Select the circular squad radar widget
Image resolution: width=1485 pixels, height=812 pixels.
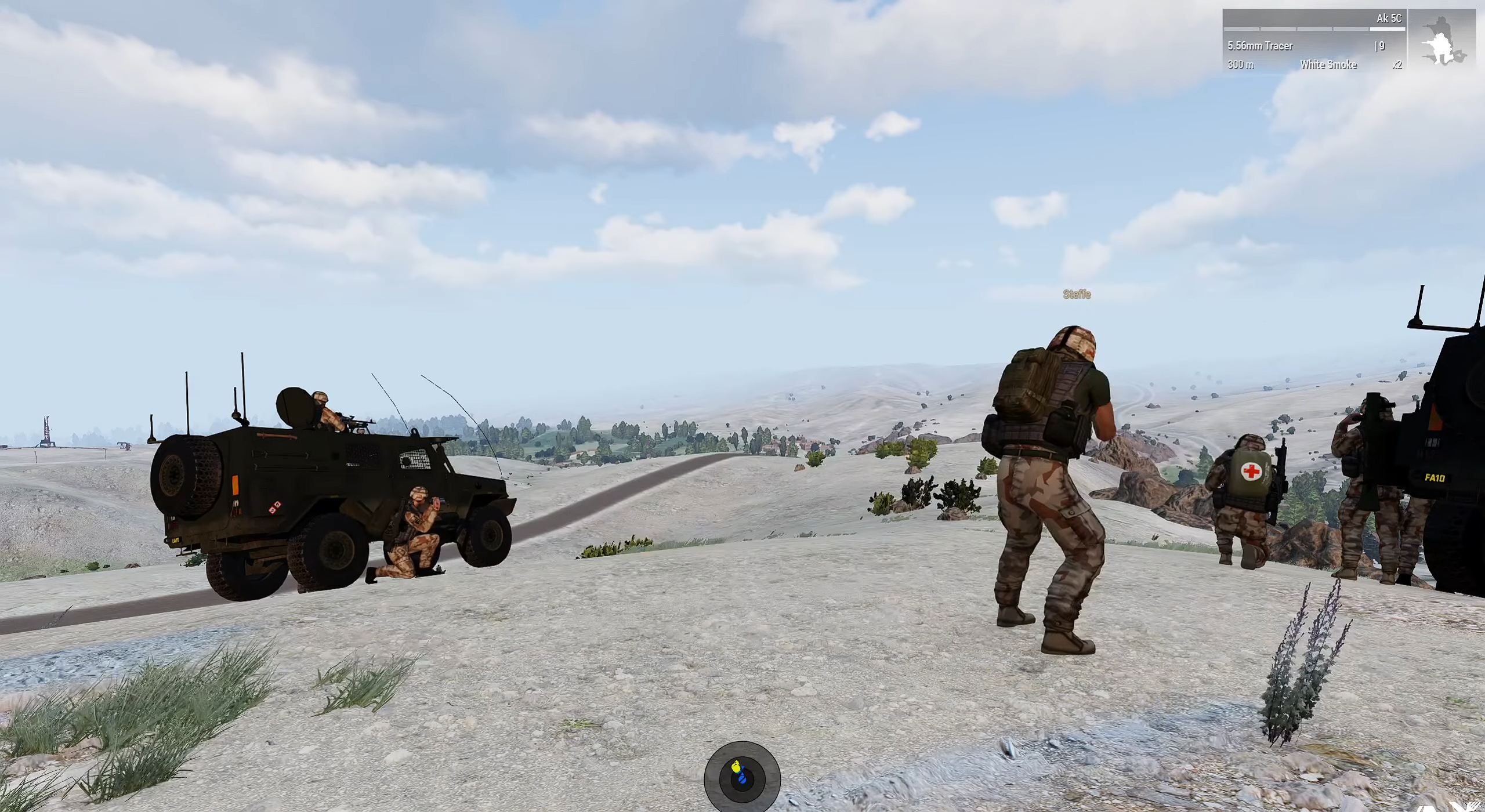point(742,778)
